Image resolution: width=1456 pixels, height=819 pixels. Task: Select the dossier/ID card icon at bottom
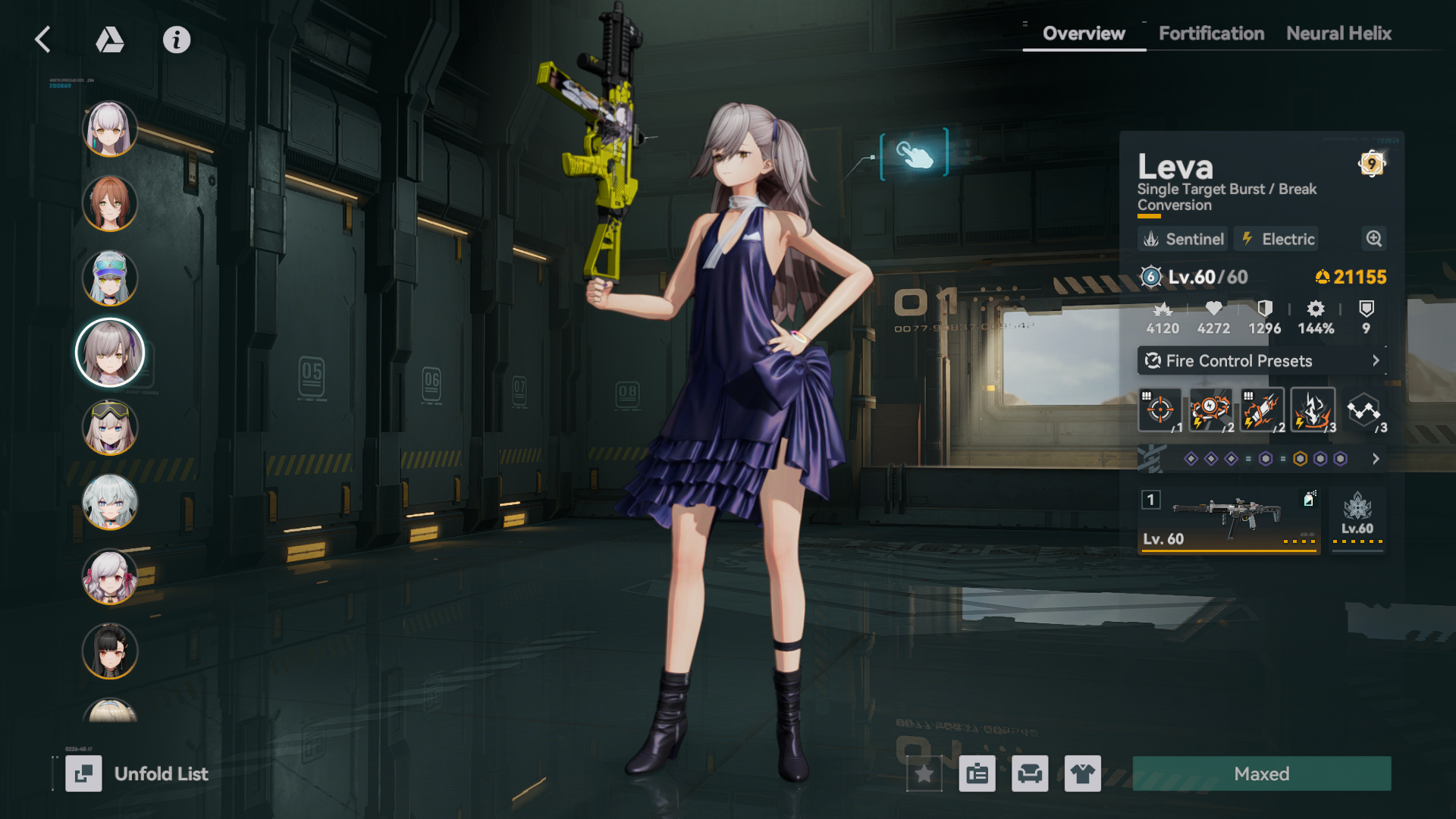coord(977,774)
